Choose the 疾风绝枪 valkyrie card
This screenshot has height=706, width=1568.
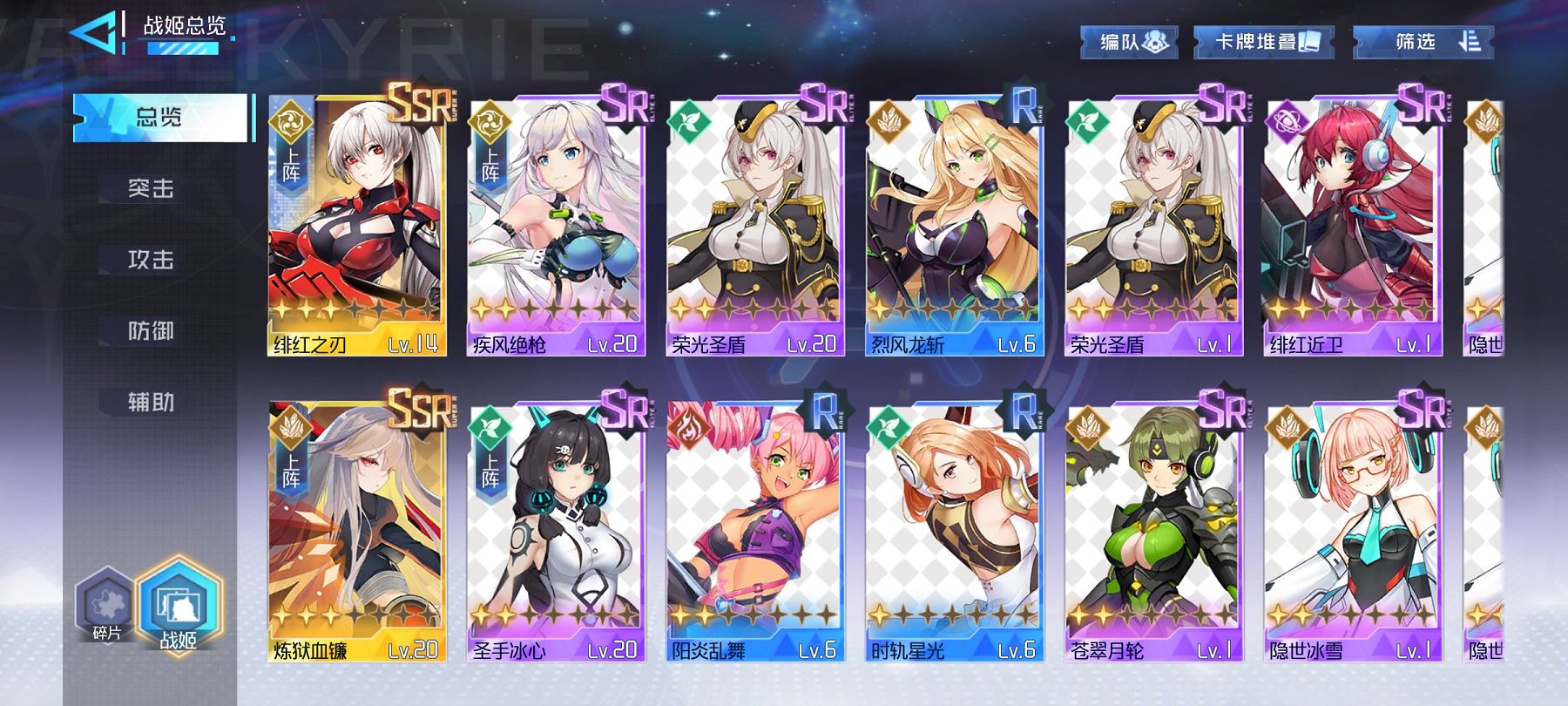click(x=556, y=227)
